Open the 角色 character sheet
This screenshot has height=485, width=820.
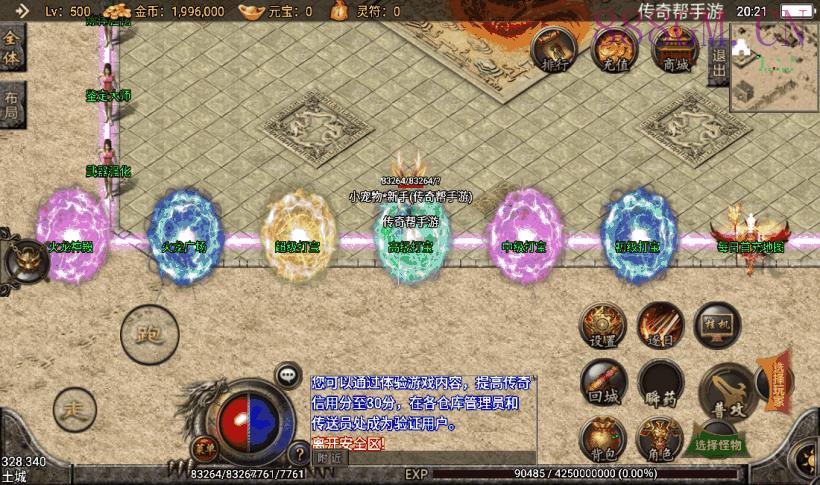(660, 439)
